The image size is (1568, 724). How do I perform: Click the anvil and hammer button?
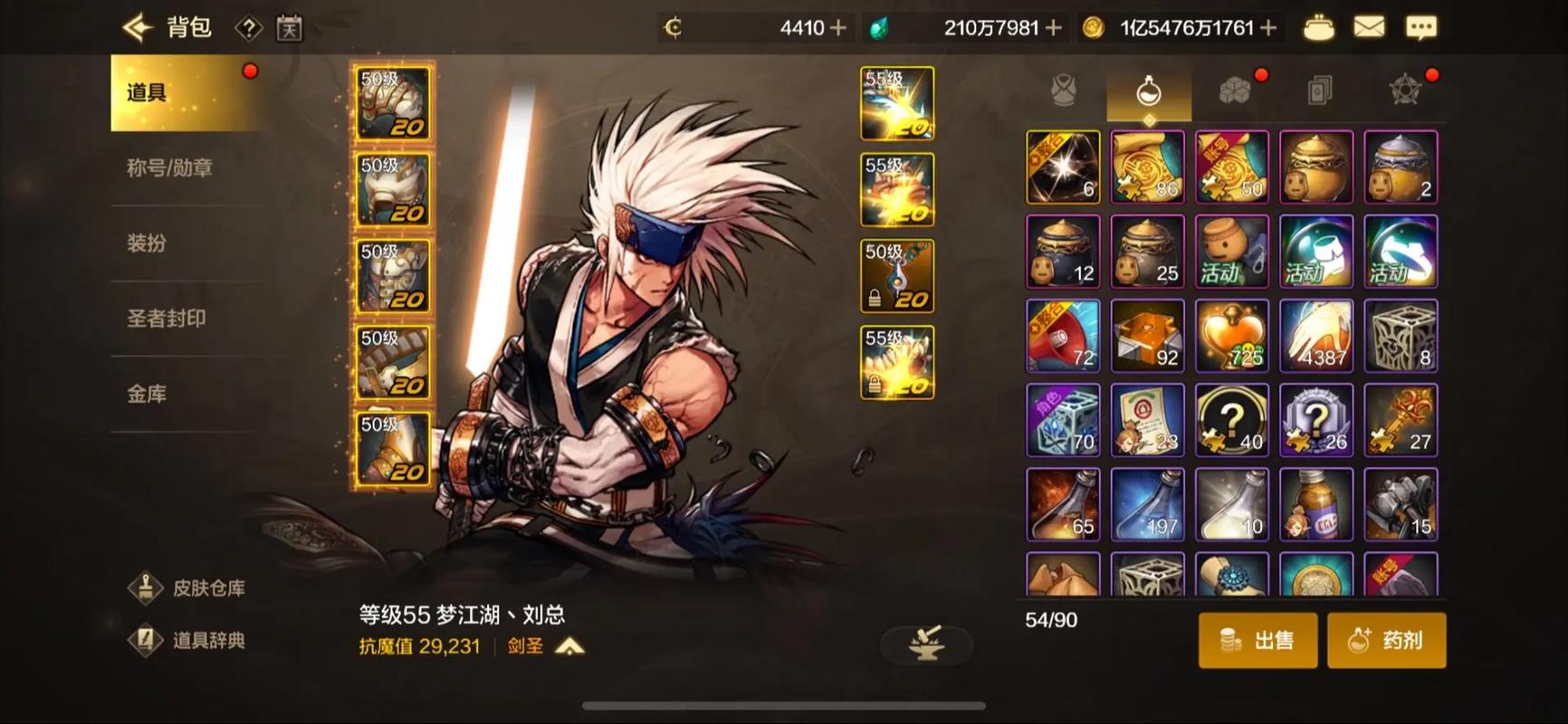tap(926, 643)
